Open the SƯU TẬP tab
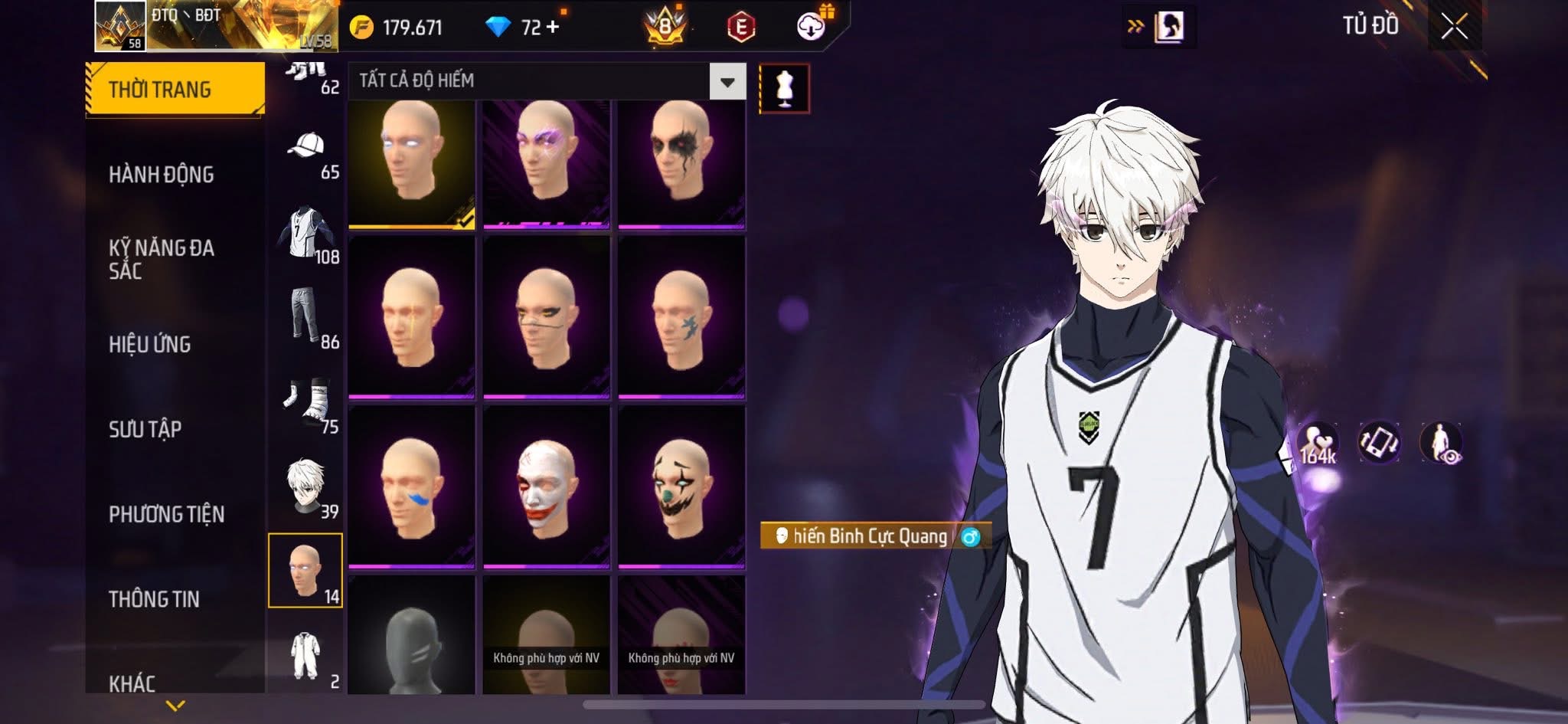Image resolution: width=1568 pixels, height=724 pixels. pos(145,429)
